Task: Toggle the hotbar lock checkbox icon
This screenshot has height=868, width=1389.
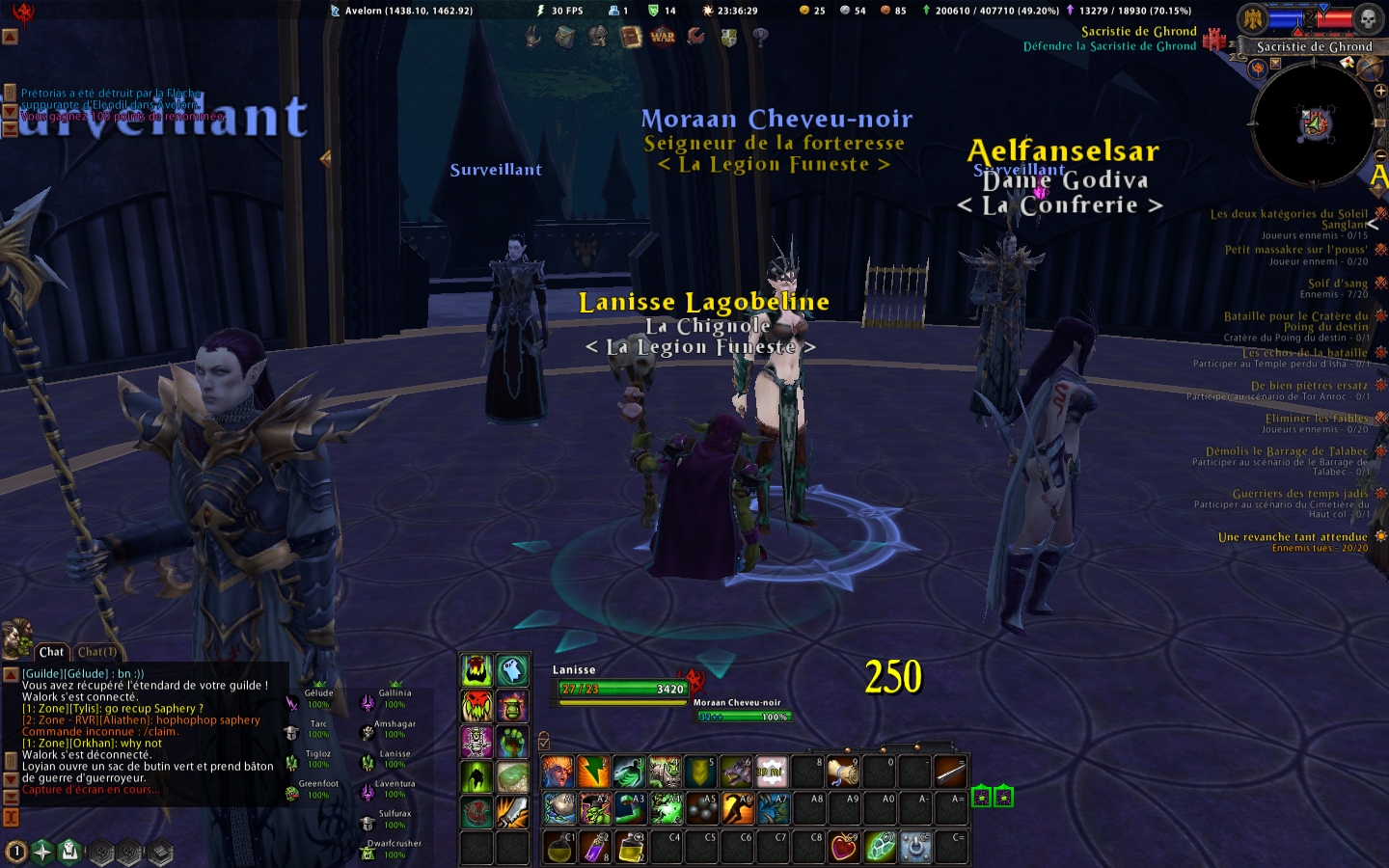Action: [x=544, y=741]
